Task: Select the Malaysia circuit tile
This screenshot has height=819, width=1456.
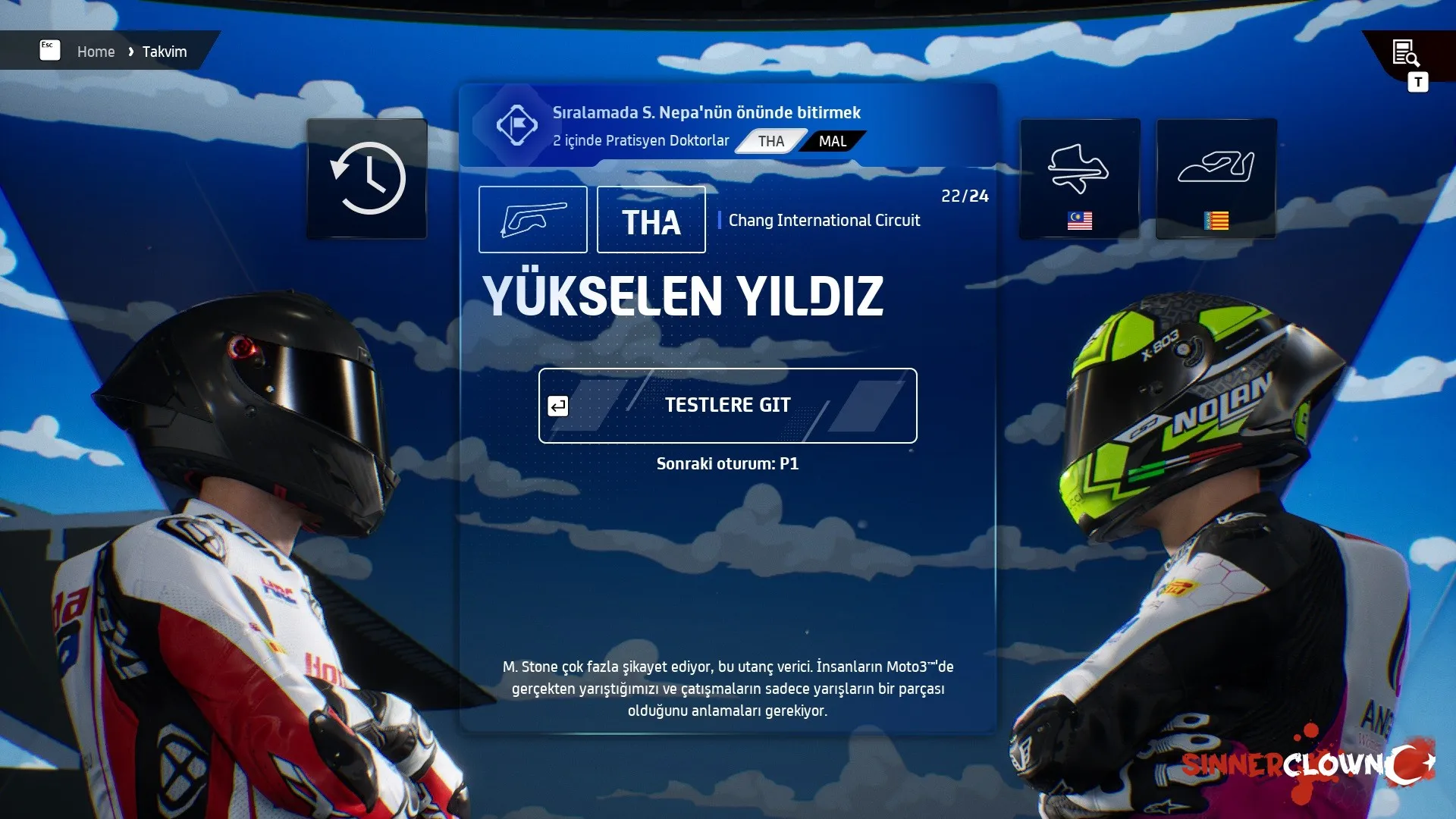Action: click(1079, 179)
